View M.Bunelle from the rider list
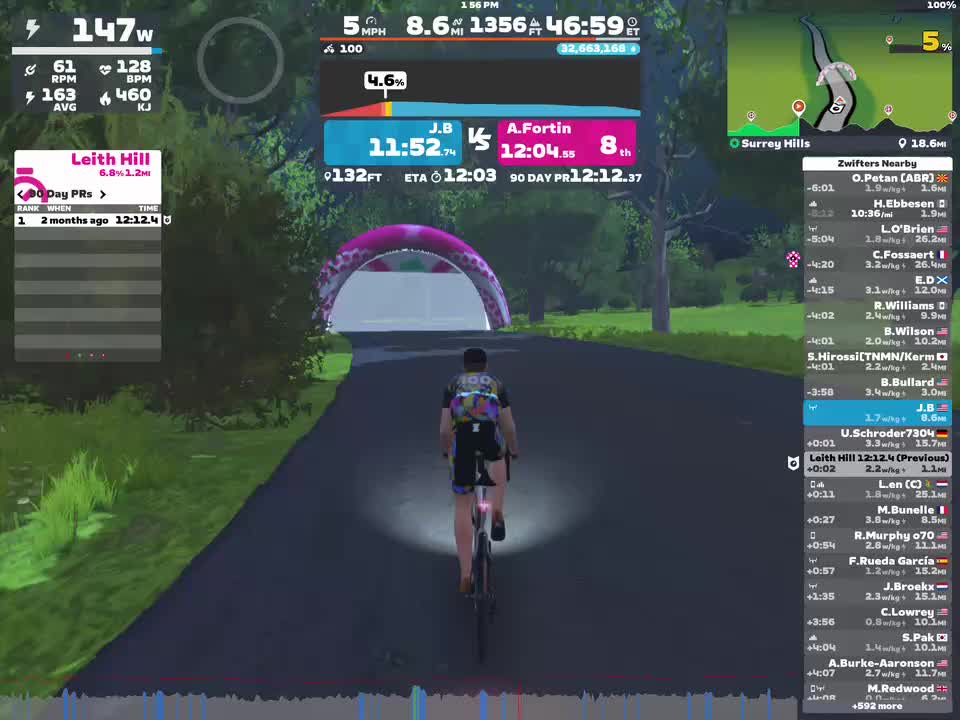 tap(877, 515)
